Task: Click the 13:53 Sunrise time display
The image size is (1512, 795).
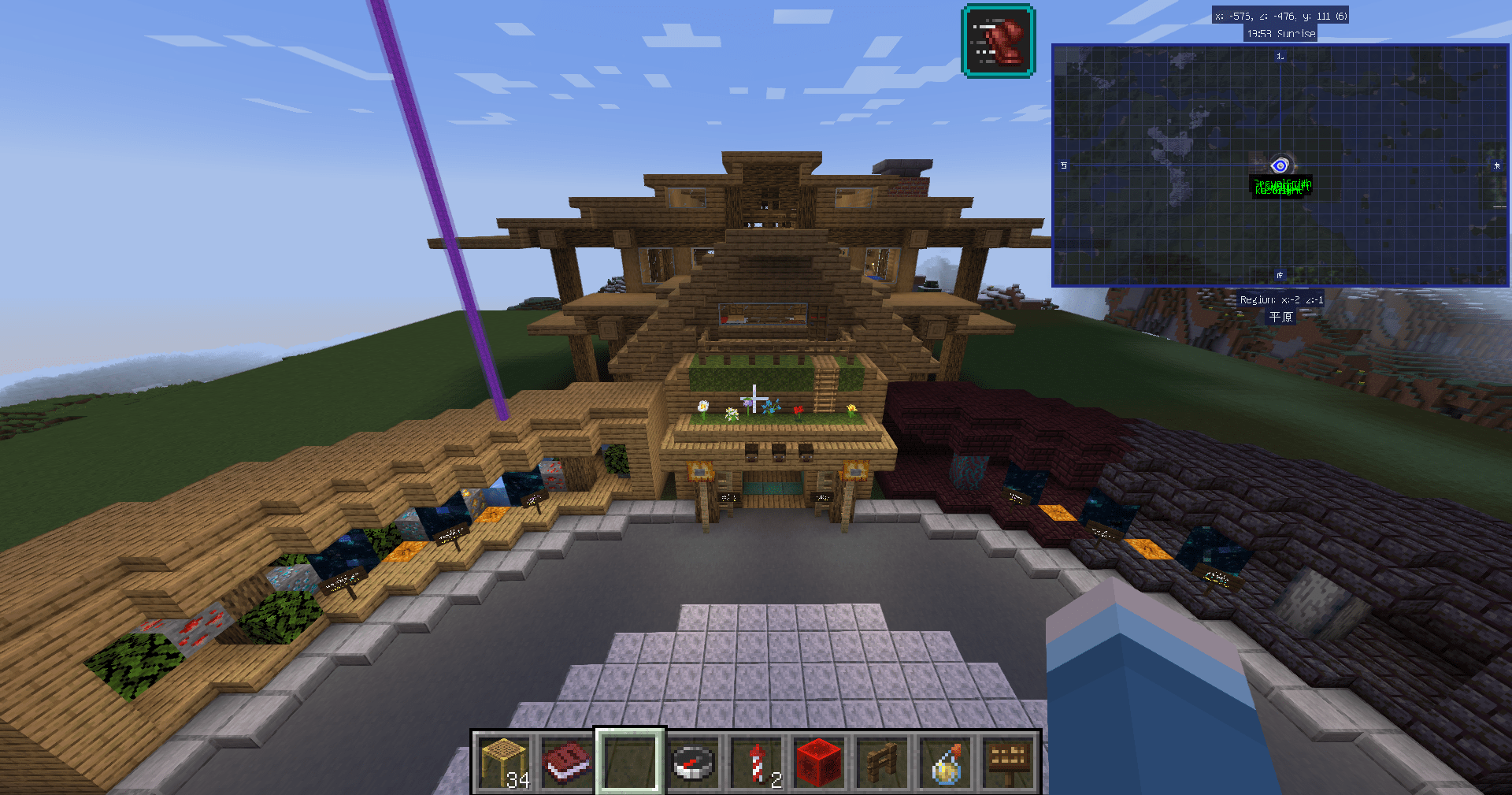Action: 1281,34
